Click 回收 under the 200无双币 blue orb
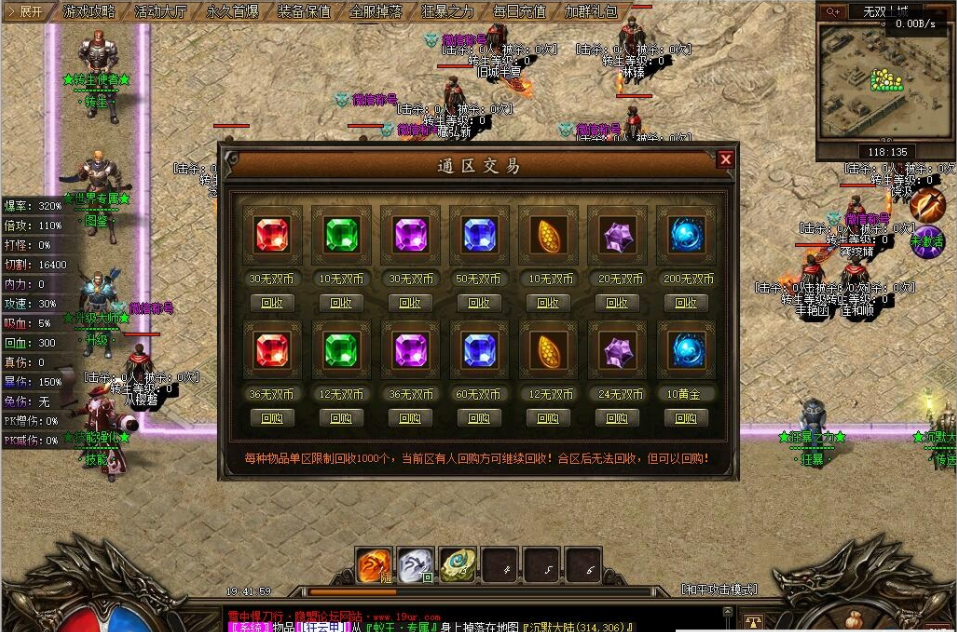Image resolution: width=957 pixels, height=632 pixels. 686,302
